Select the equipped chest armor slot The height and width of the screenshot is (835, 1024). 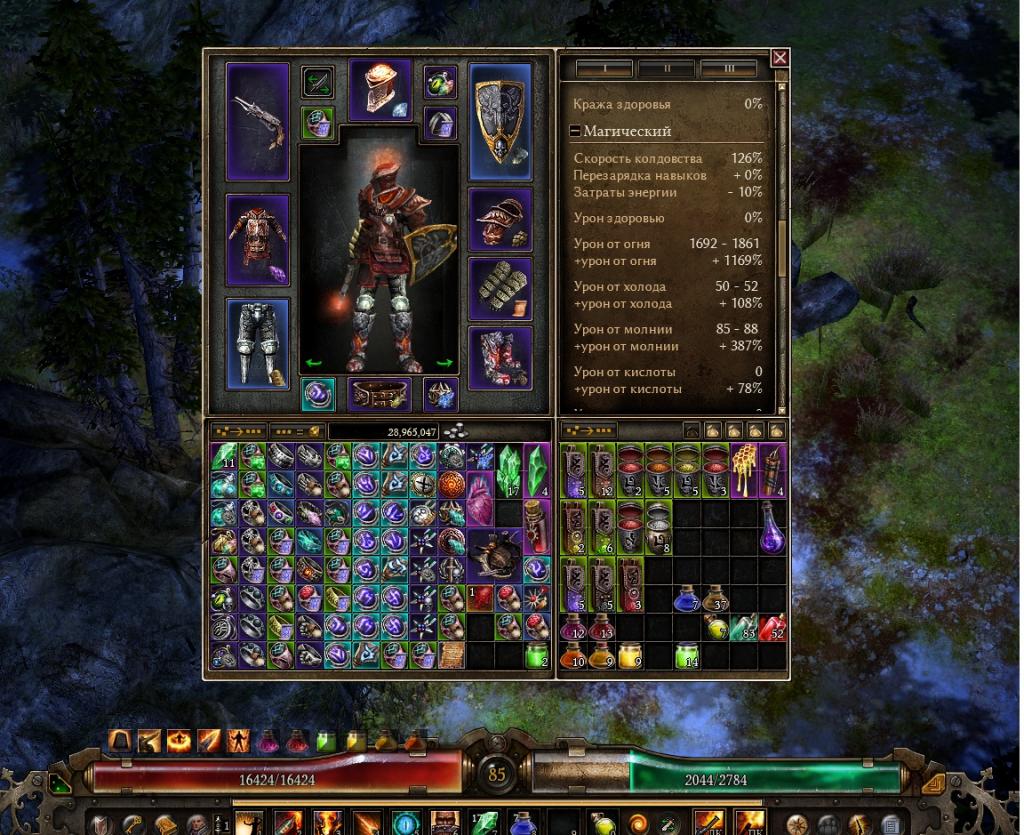coord(257,239)
